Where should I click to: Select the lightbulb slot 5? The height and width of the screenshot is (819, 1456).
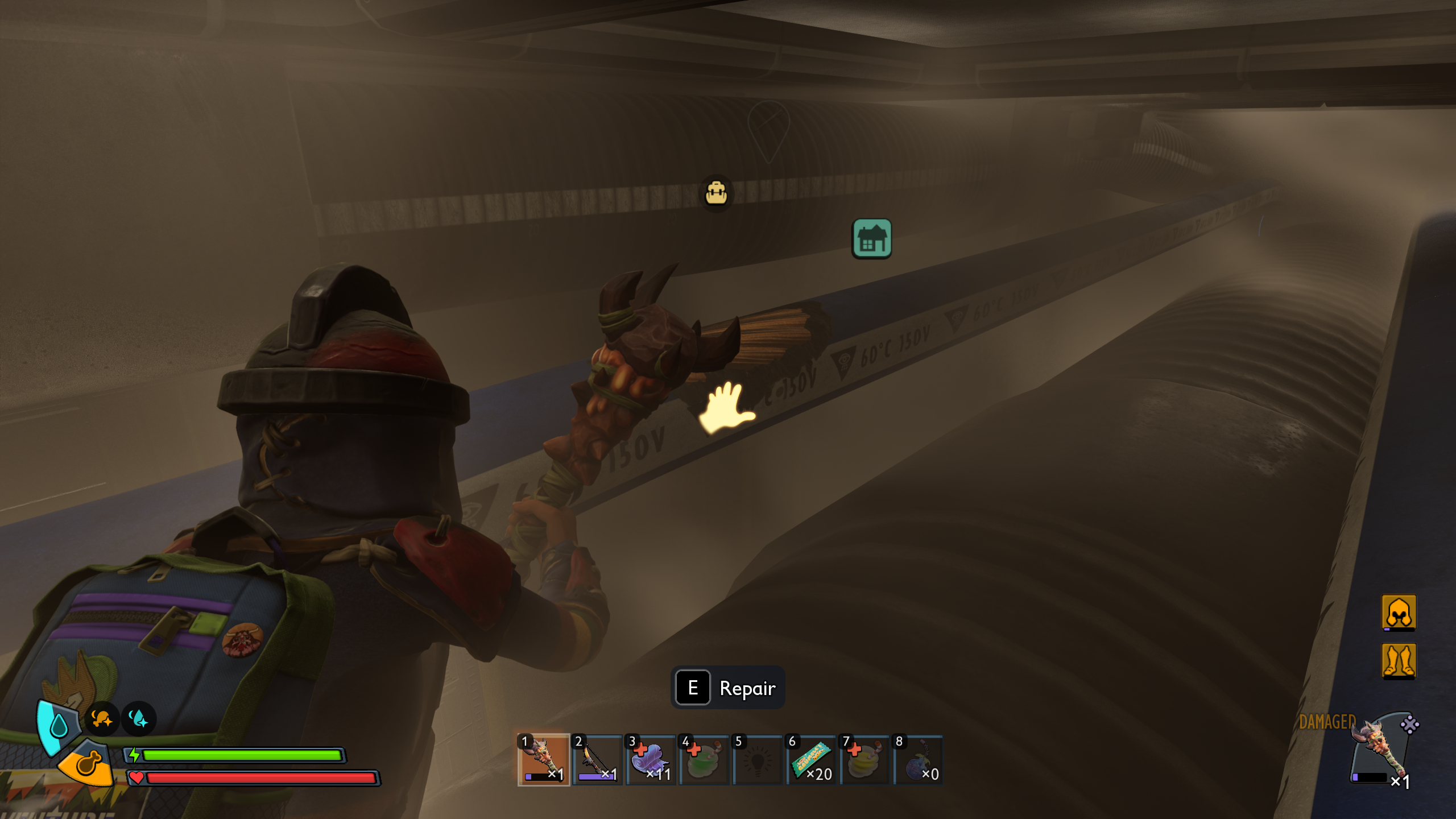pos(757,760)
